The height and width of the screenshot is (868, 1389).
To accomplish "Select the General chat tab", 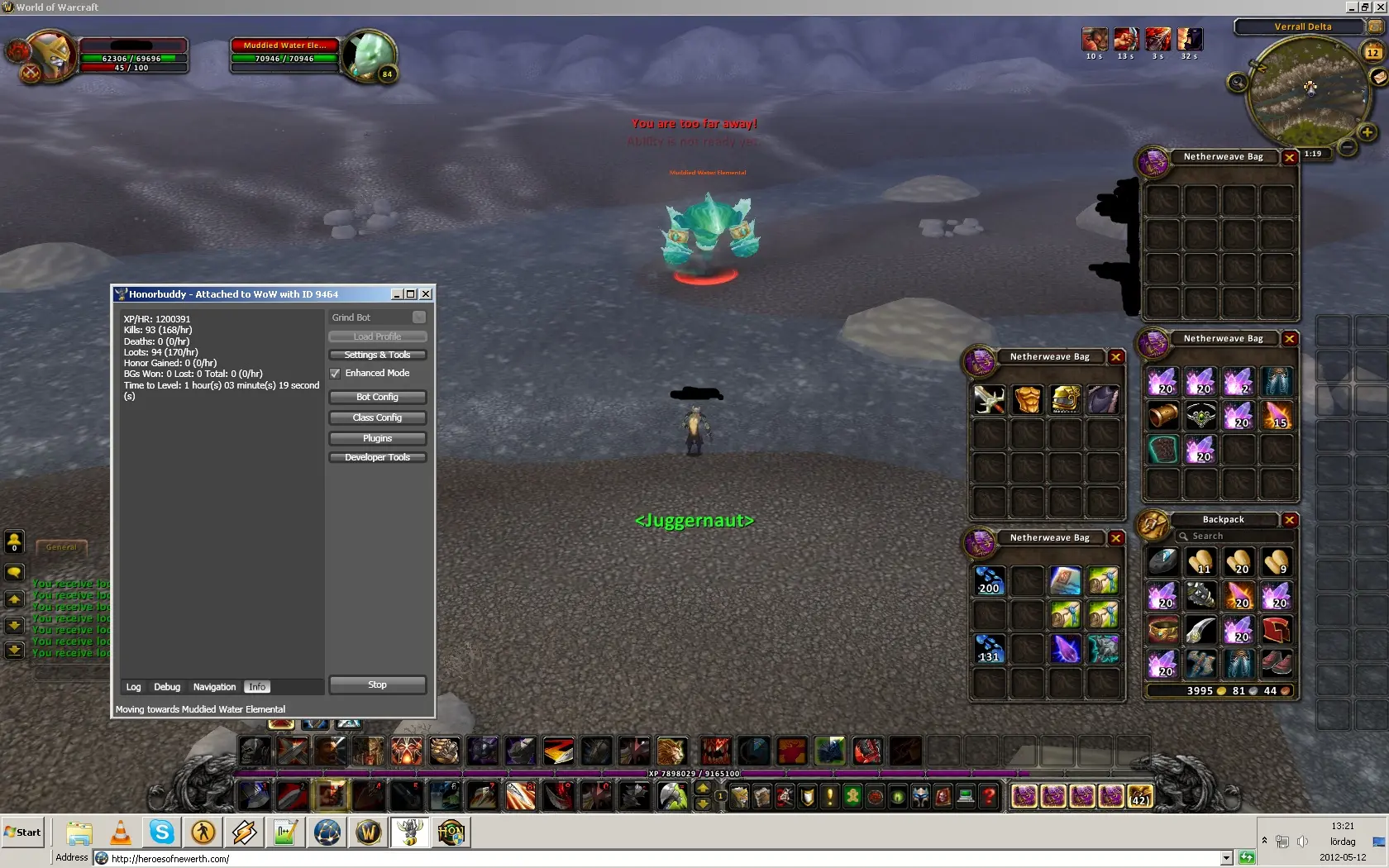I will pos(61,547).
